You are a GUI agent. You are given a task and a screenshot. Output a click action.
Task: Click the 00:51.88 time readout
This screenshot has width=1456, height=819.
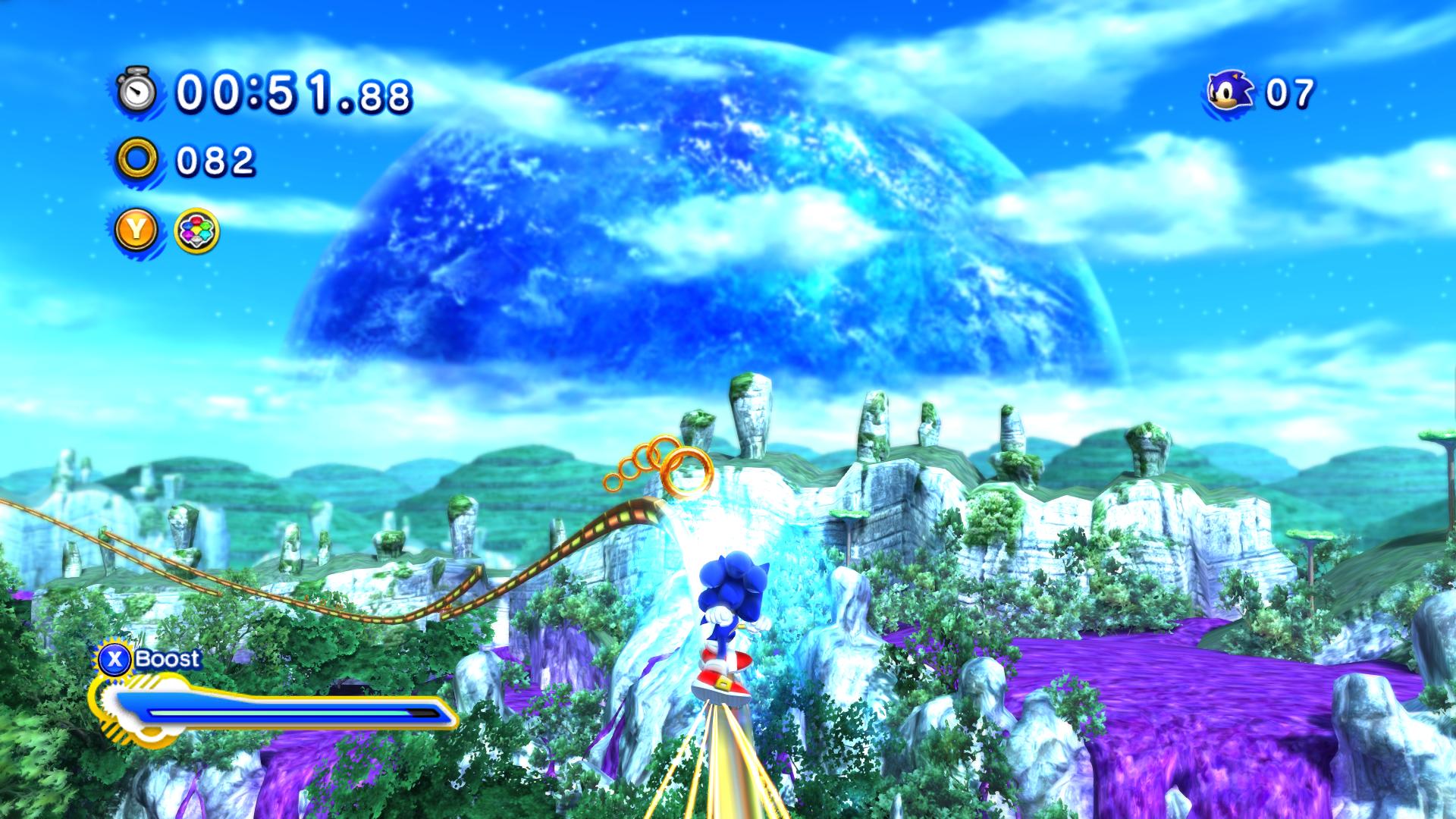pos(288,93)
